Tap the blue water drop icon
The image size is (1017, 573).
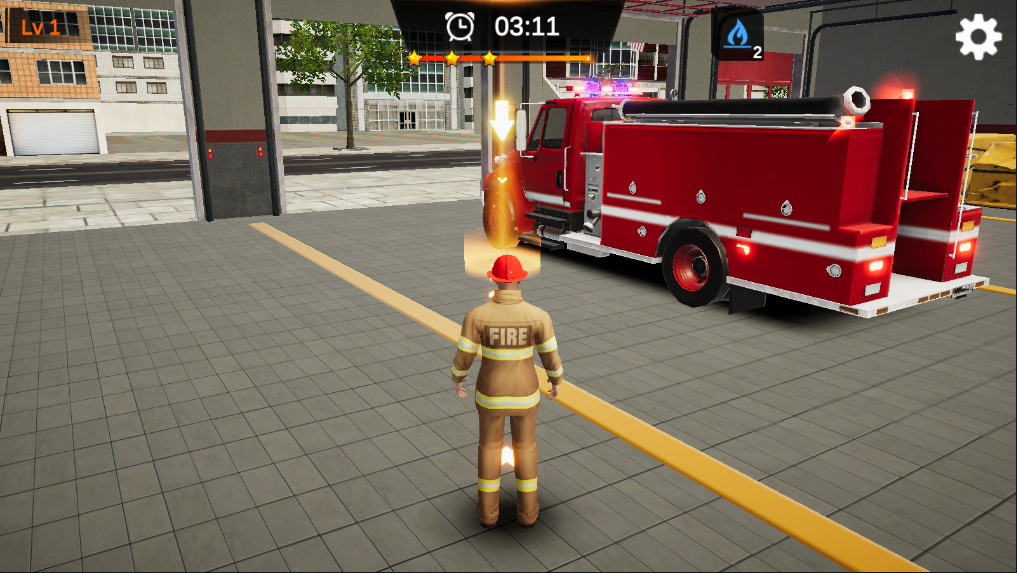tap(737, 35)
